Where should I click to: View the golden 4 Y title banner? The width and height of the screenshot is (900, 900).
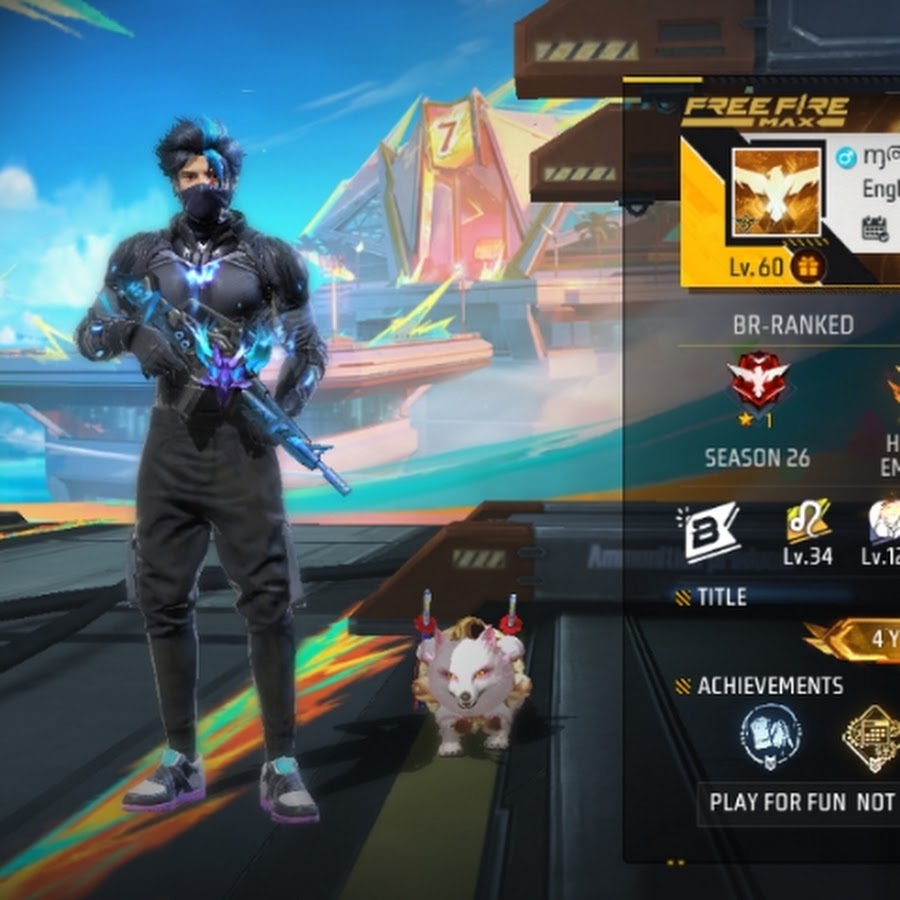pyautogui.click(x=858, y=641)
